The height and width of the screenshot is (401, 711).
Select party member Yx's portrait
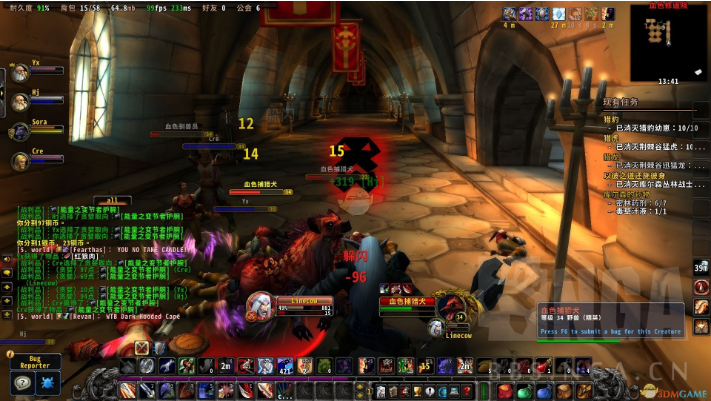[20, 72]
